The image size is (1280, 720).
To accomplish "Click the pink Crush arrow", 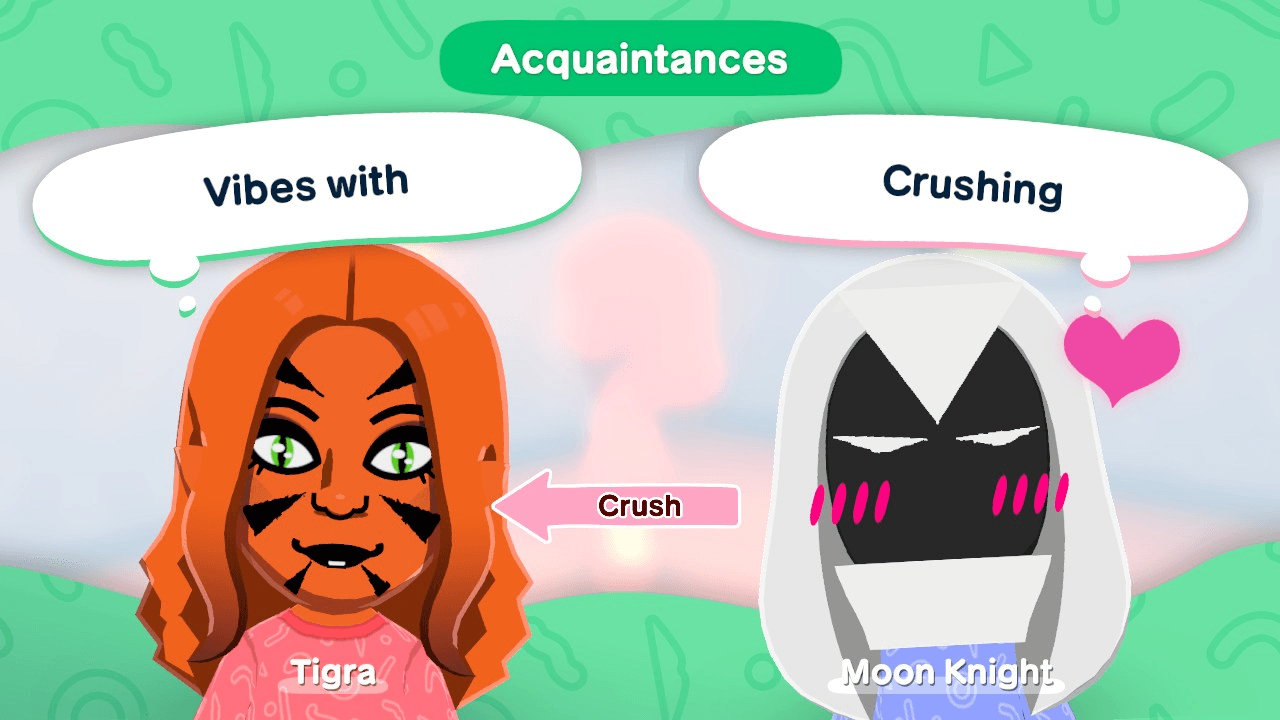I will pos(620,506).
